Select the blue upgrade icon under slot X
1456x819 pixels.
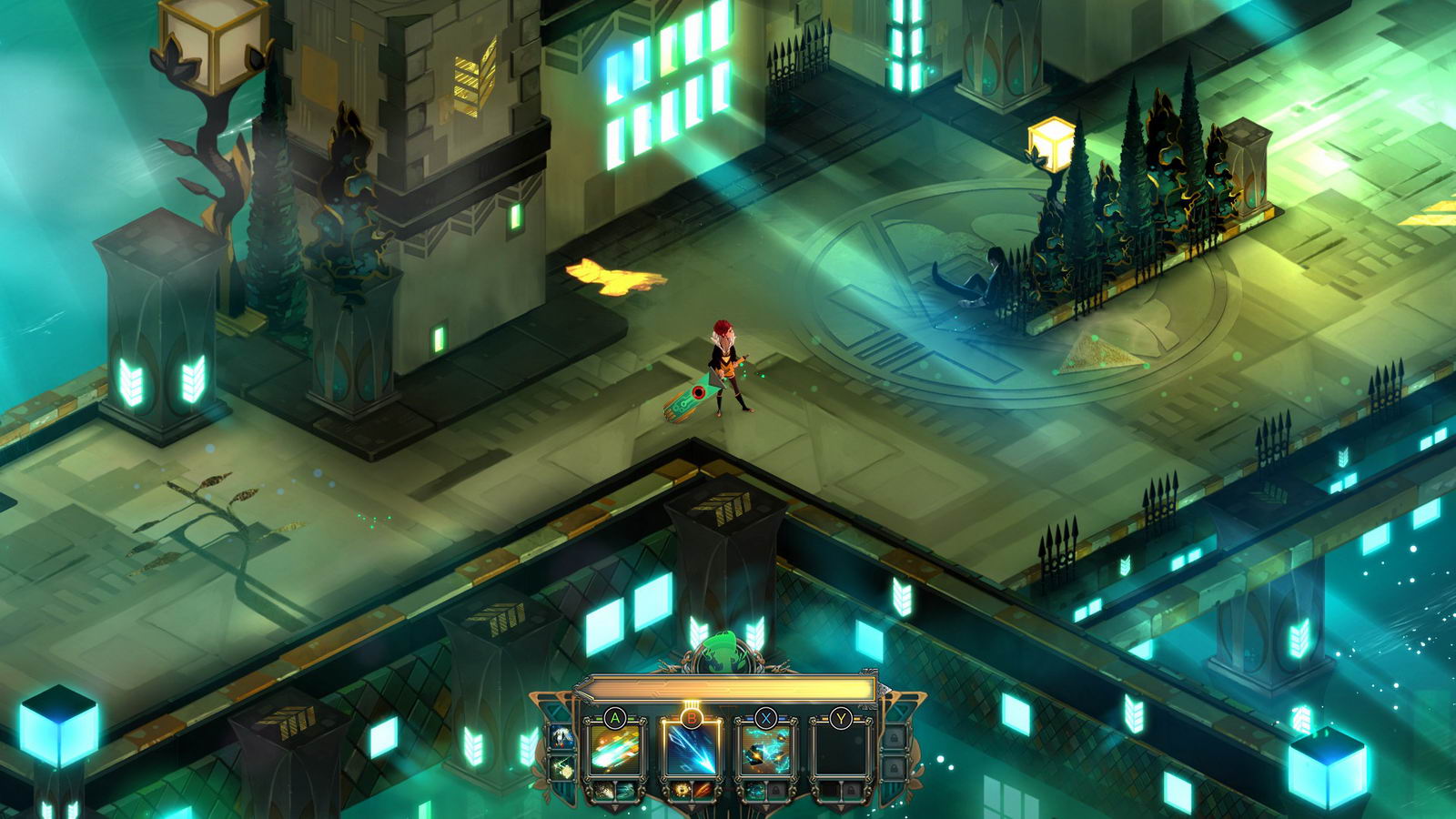point(754,789)
